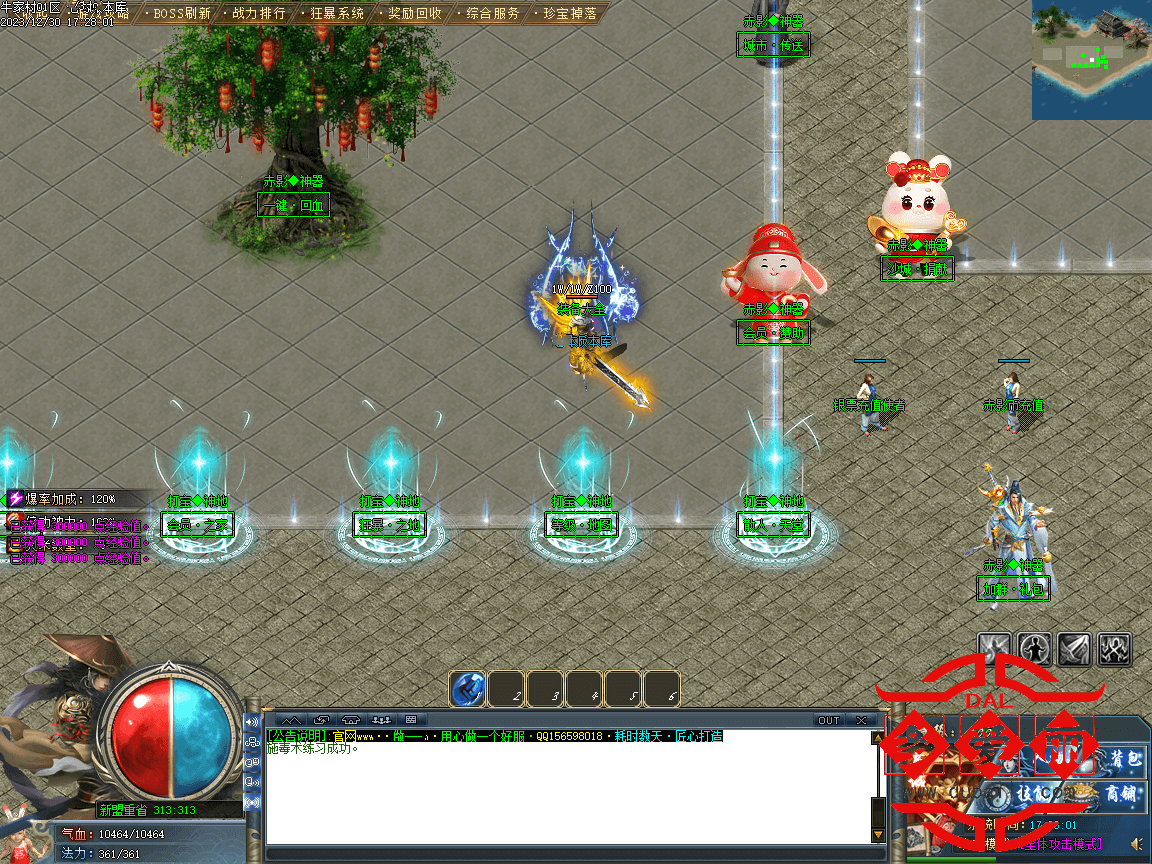
Task: Click the crossed weapons icon
Action: 1115,649
